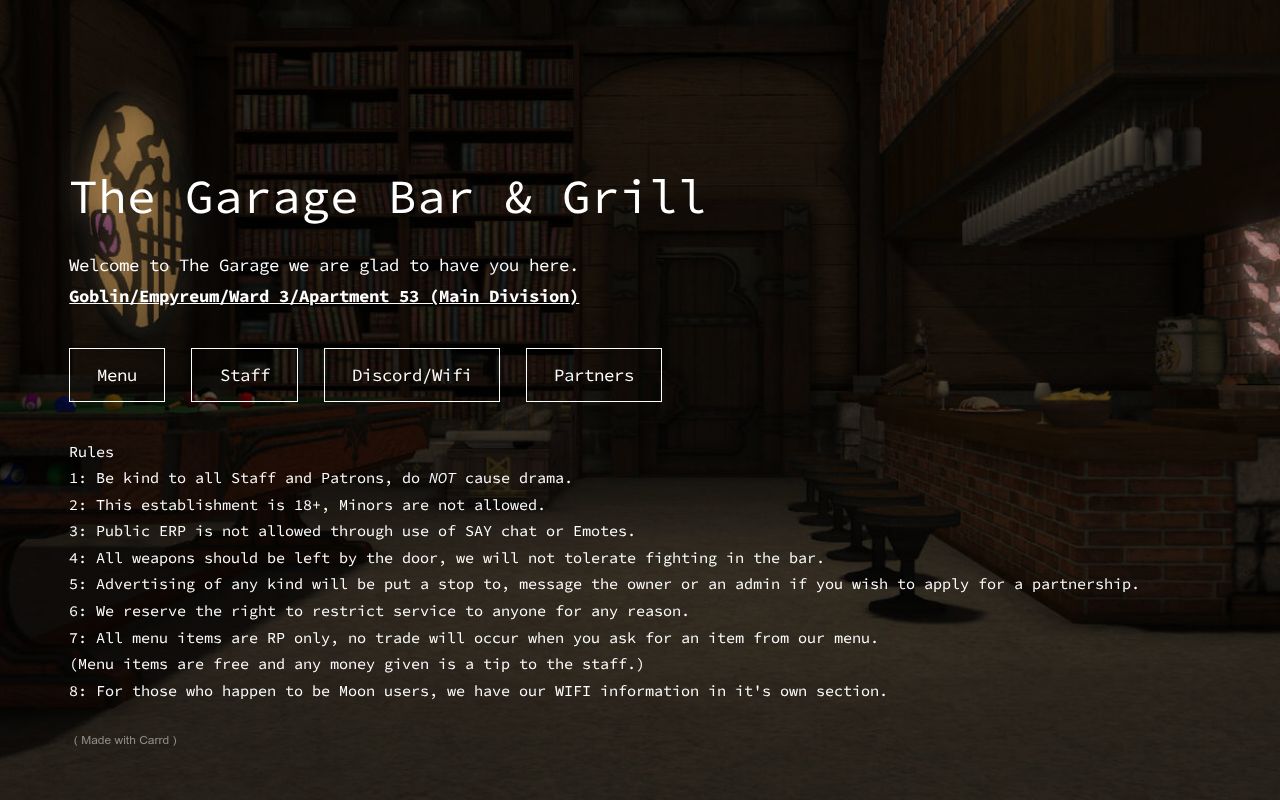This screenshot has width=1280, height=800.
Task: Click the italicized NOT in rule one
Action: pyautogui.click(x=443, y=478)
